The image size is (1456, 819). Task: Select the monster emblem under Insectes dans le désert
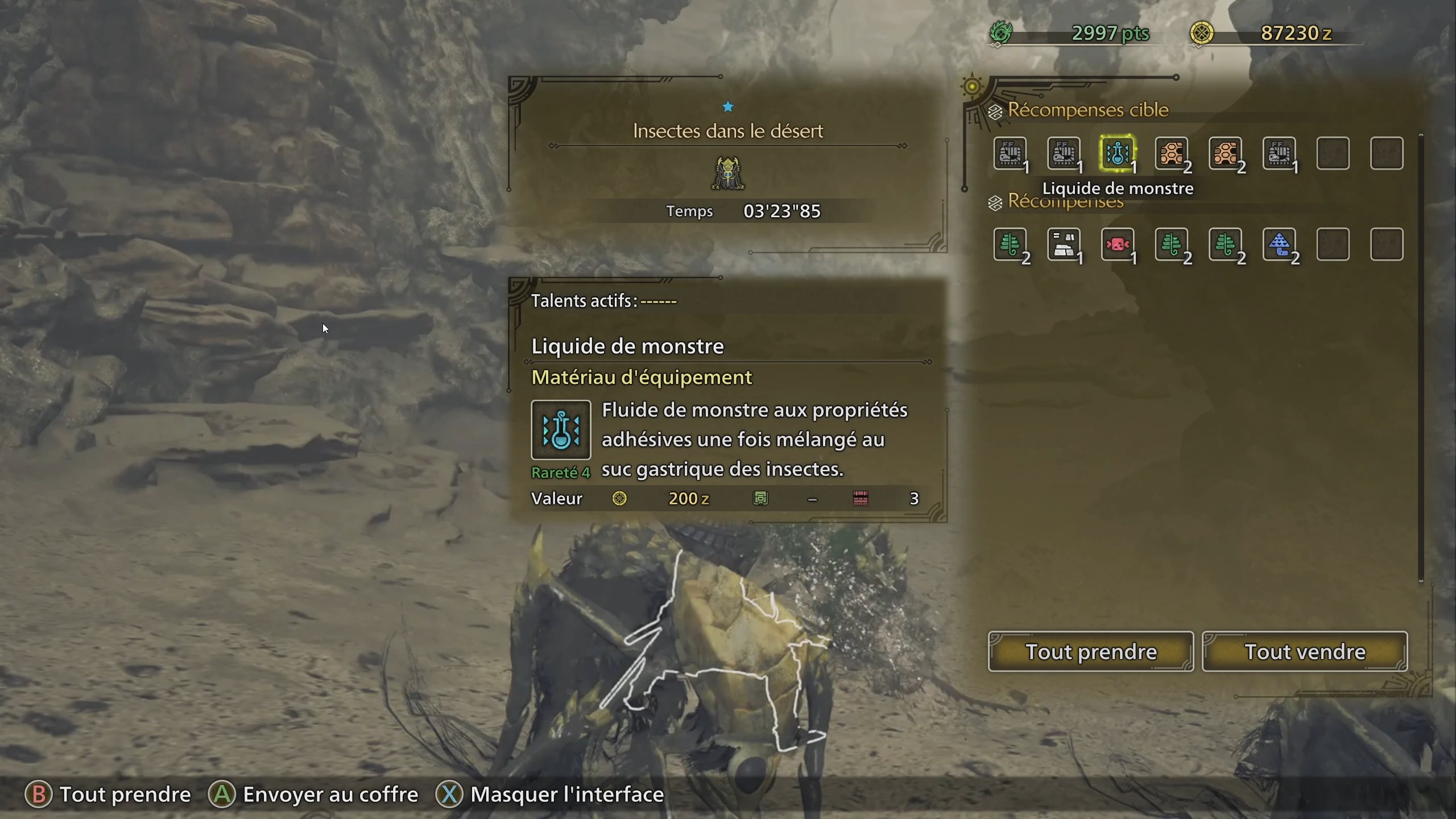tap(728, 172)
